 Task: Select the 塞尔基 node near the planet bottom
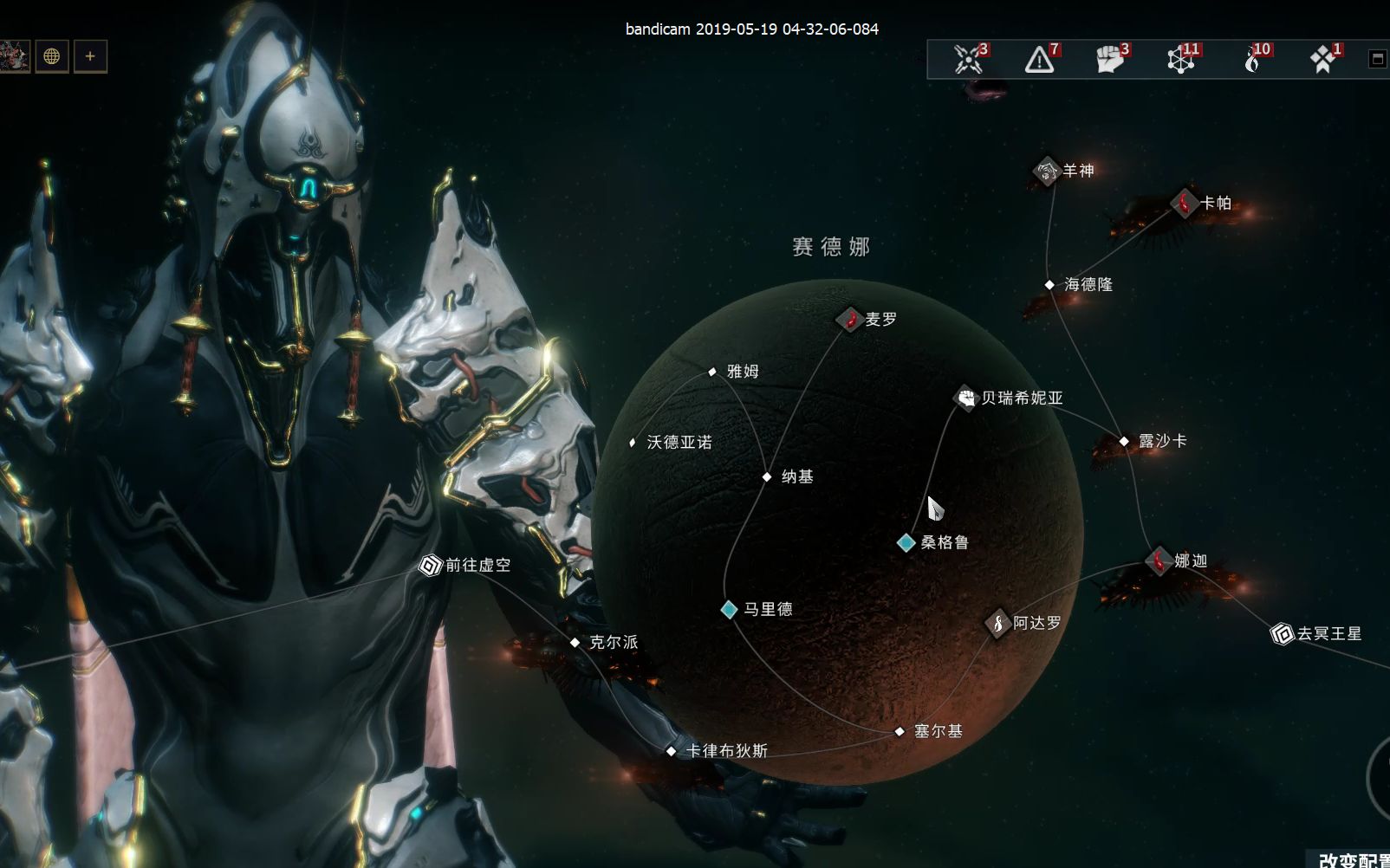[x=898, y=732]
